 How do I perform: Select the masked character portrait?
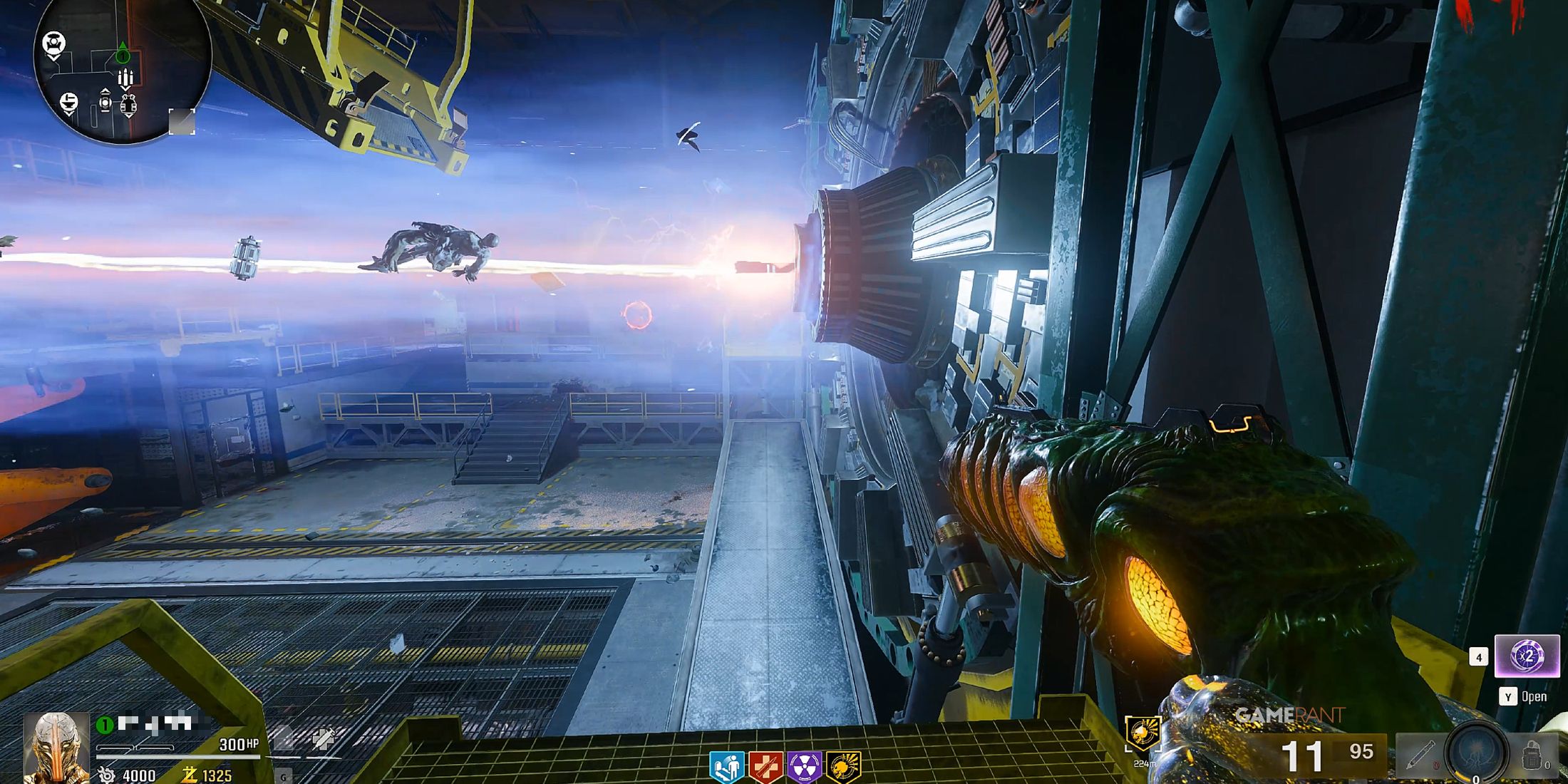coord(56,747)
